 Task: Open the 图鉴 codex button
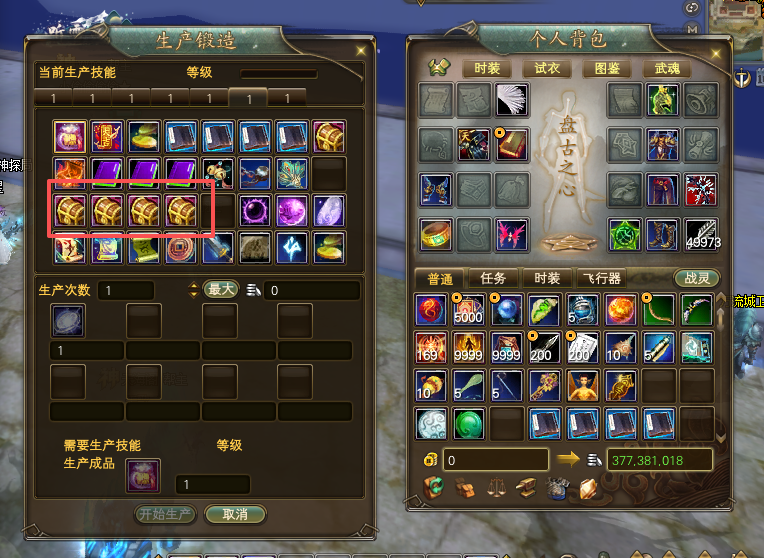(x=607, y=69)
